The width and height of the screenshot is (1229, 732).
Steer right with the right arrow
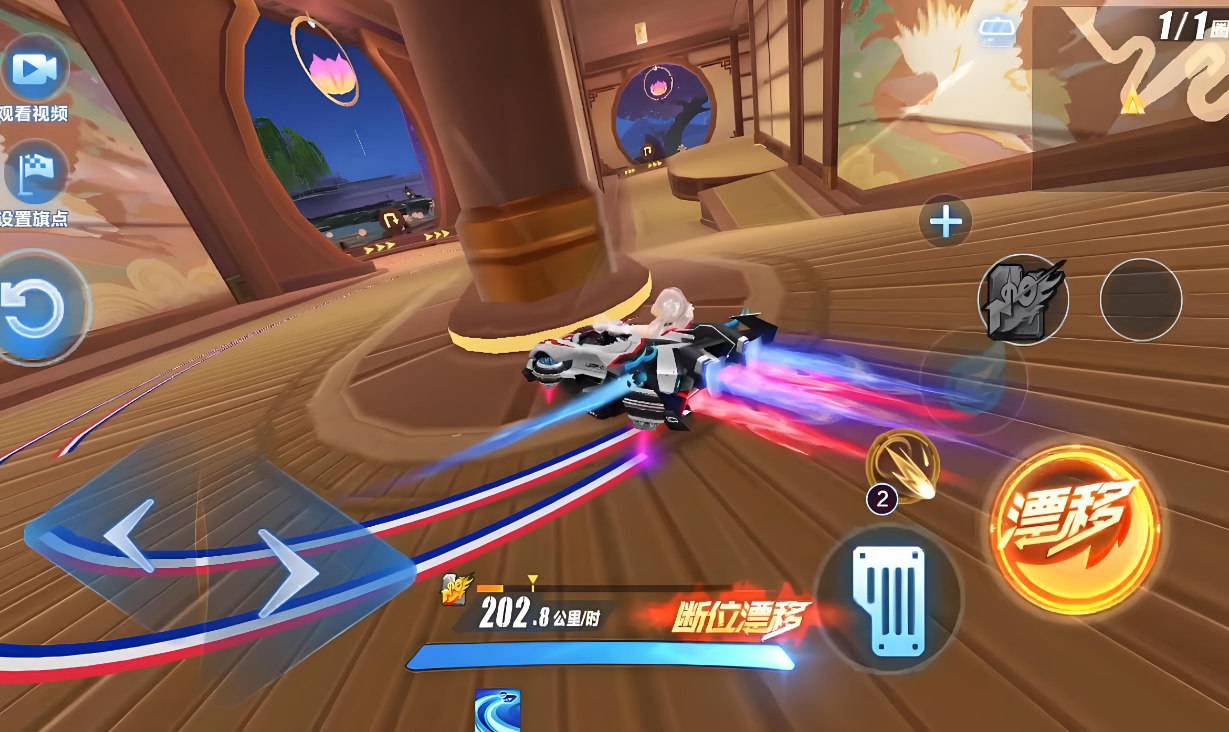(289, 573)
